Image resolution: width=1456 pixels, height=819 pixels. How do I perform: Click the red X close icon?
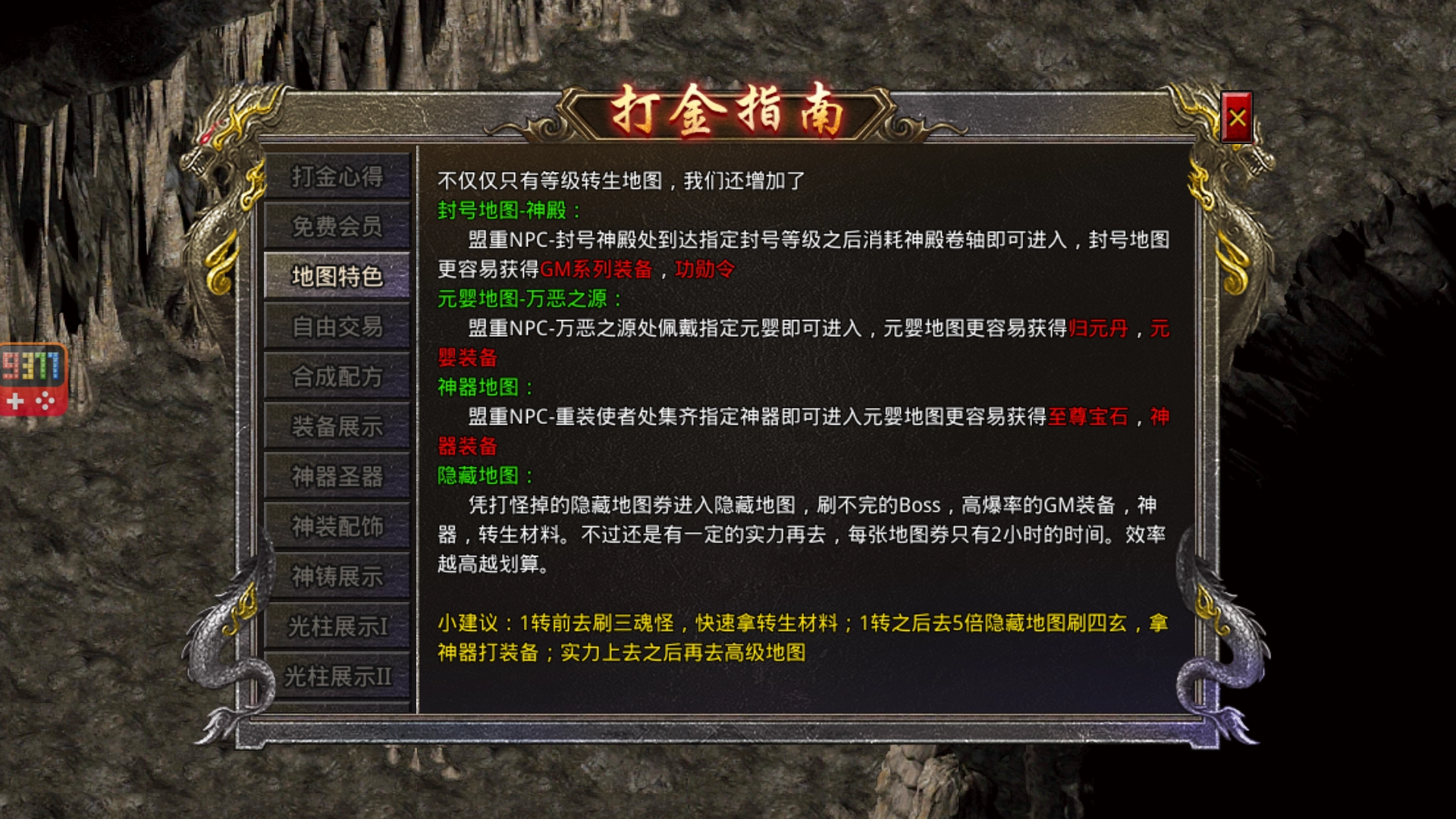coord(1236,116)
